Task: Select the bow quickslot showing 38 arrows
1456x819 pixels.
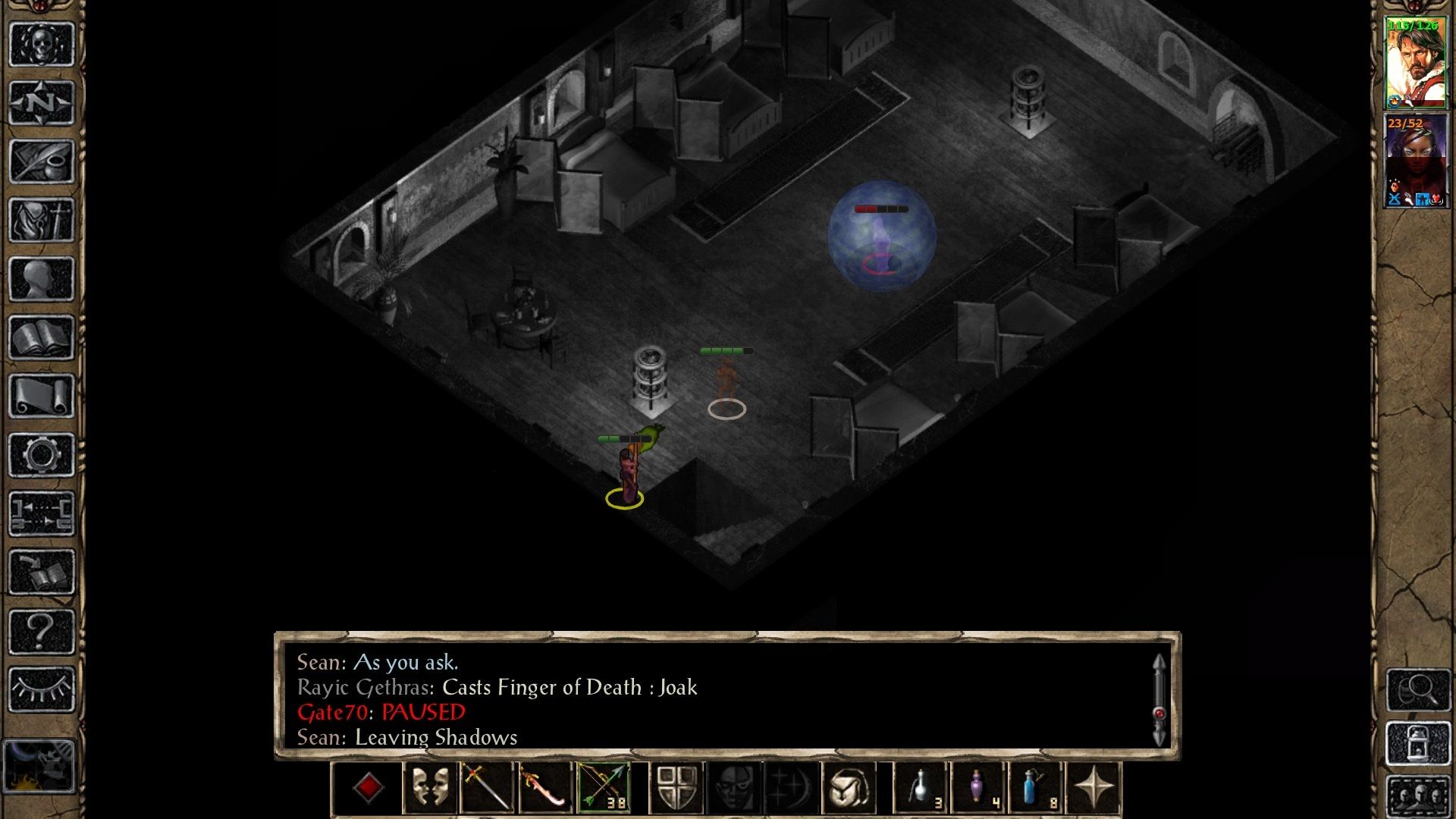Action: pos(604,786)
